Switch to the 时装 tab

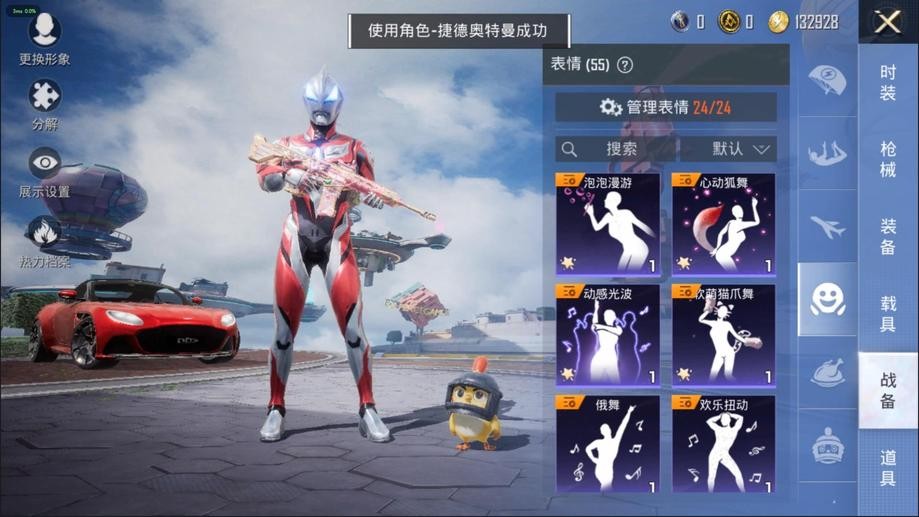(x=888, y=82)
